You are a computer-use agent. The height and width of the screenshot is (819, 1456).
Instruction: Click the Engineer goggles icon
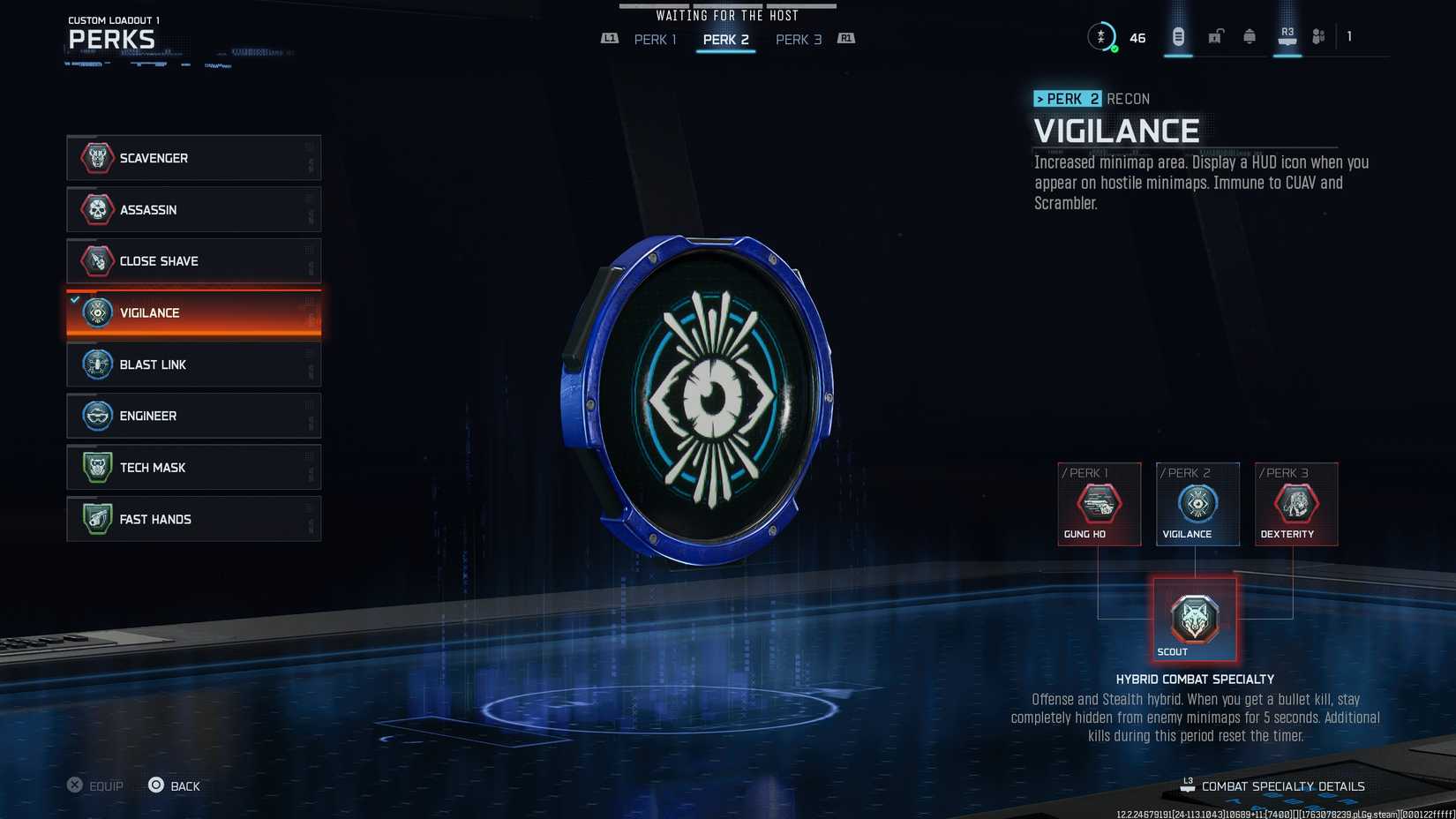pyautogui.click(x=95, y=416)
